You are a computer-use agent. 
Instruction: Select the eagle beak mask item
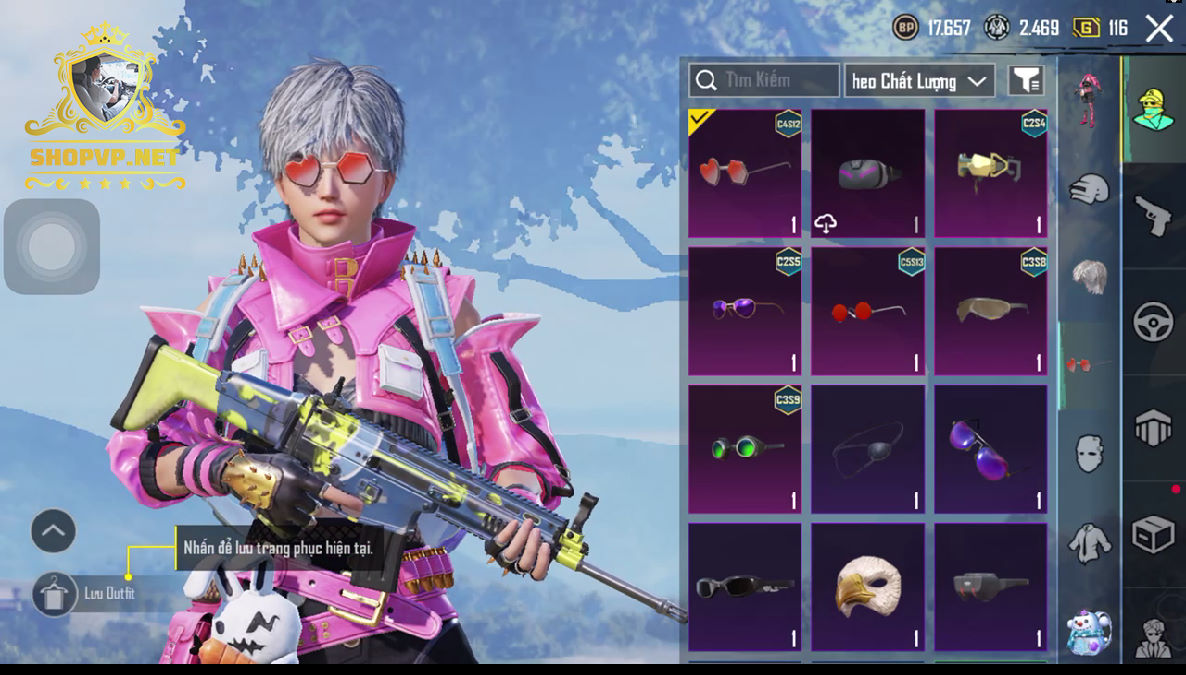click(x=868, y=587)
